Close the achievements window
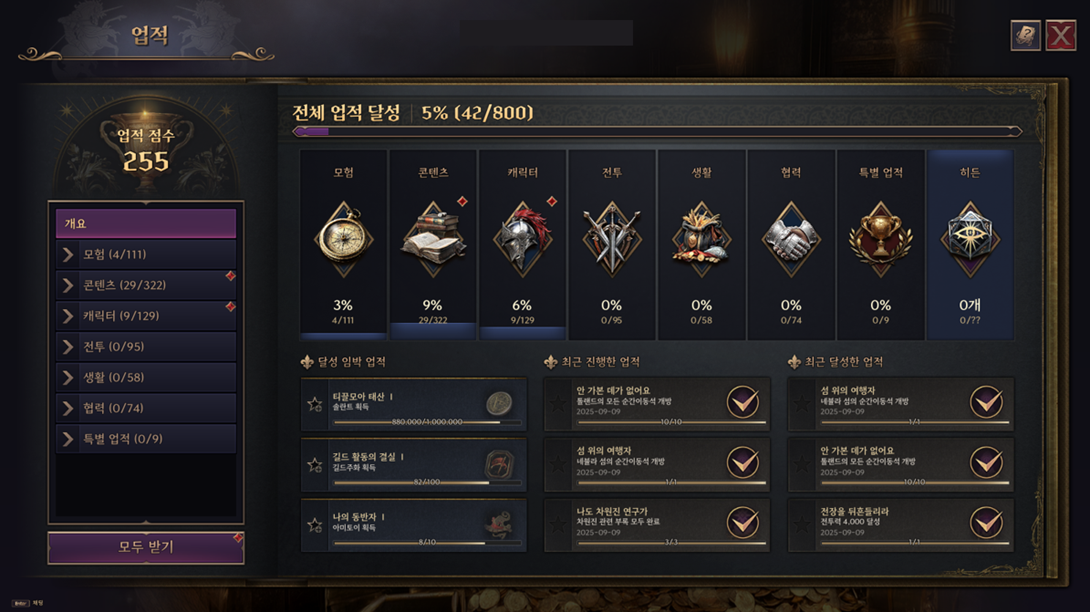 point(1060,36)
